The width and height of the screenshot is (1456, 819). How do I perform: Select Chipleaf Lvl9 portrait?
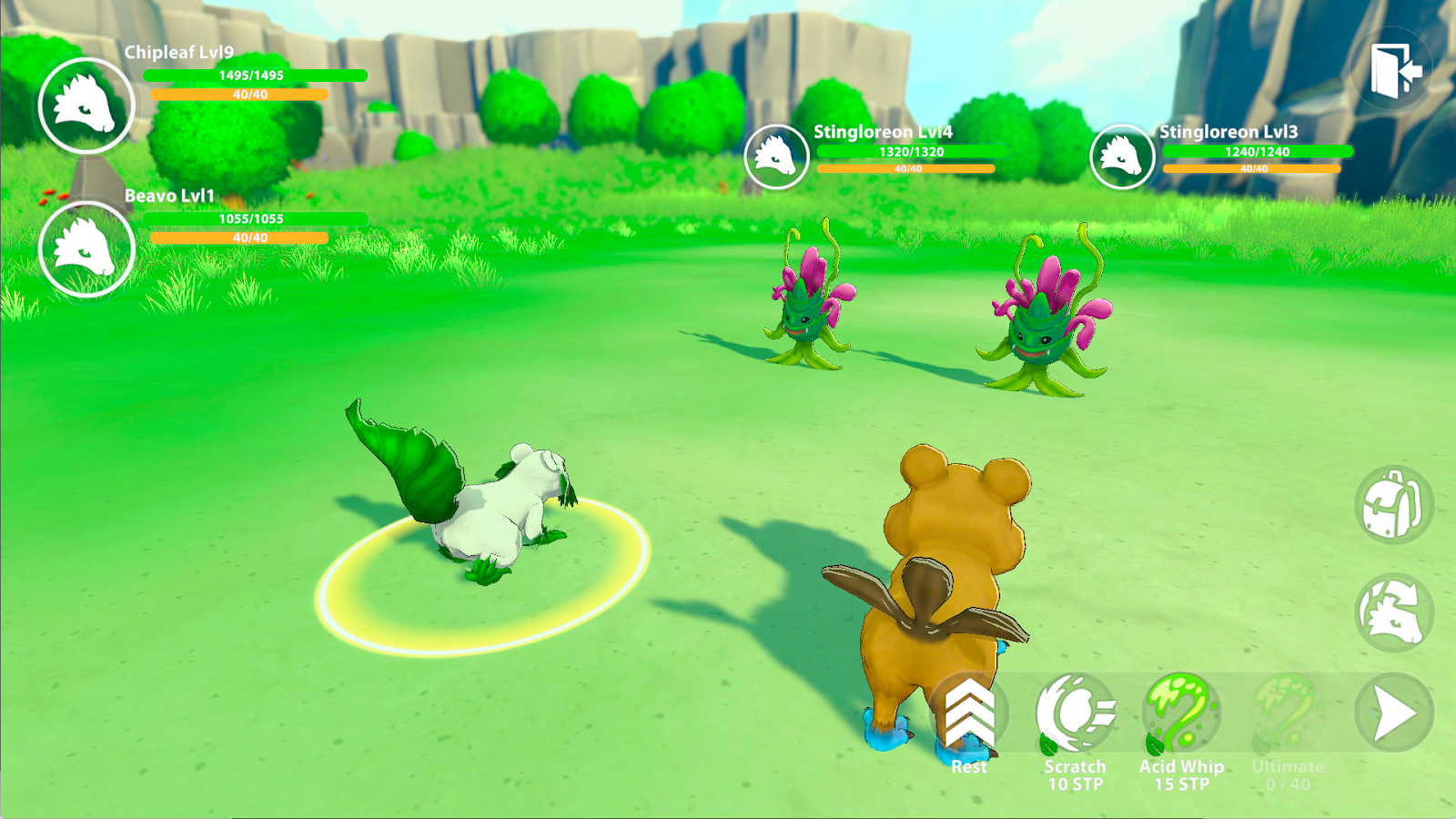86,106
